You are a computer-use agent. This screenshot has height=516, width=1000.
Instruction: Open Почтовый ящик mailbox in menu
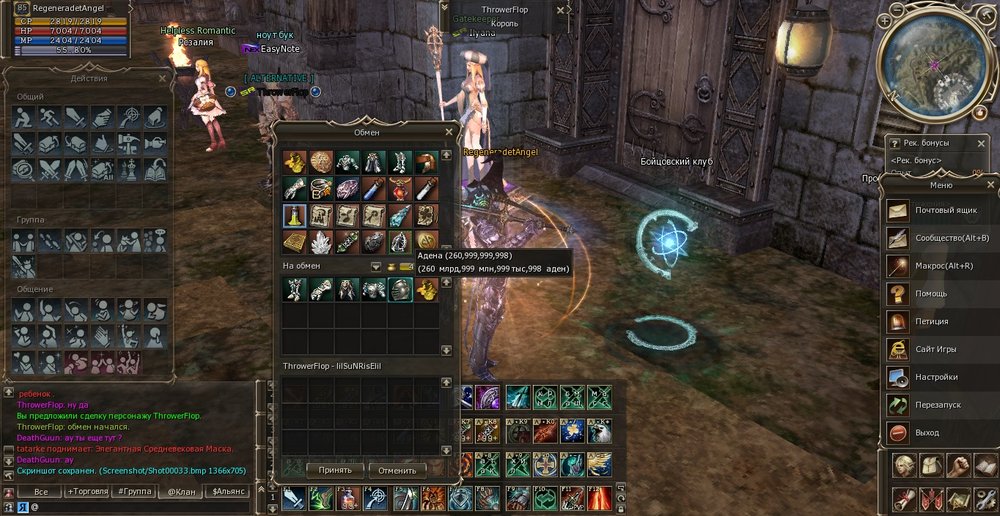tap(941, 211)
